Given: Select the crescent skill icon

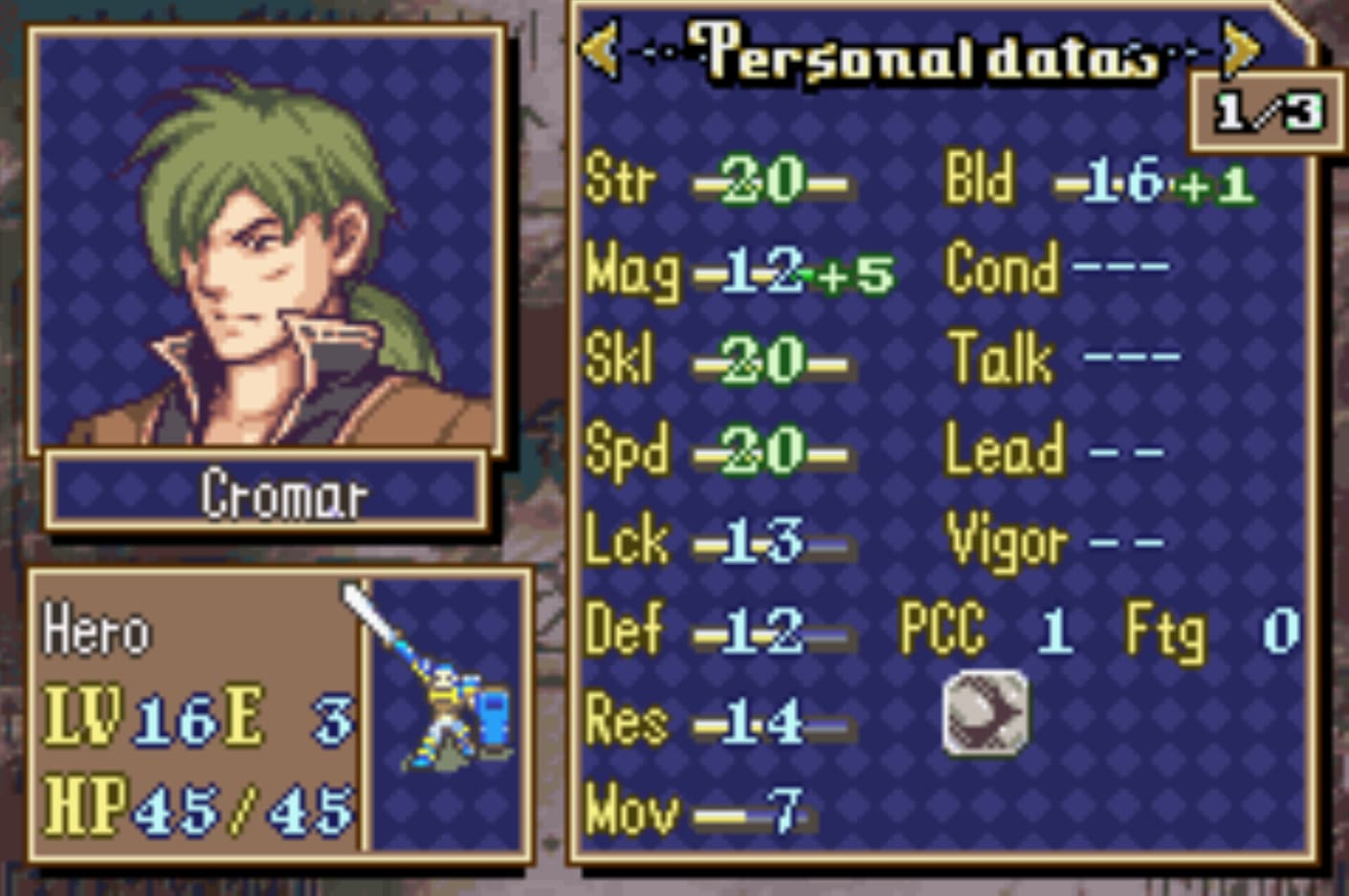Looking at the screenshot, I should tap(986, 712).
